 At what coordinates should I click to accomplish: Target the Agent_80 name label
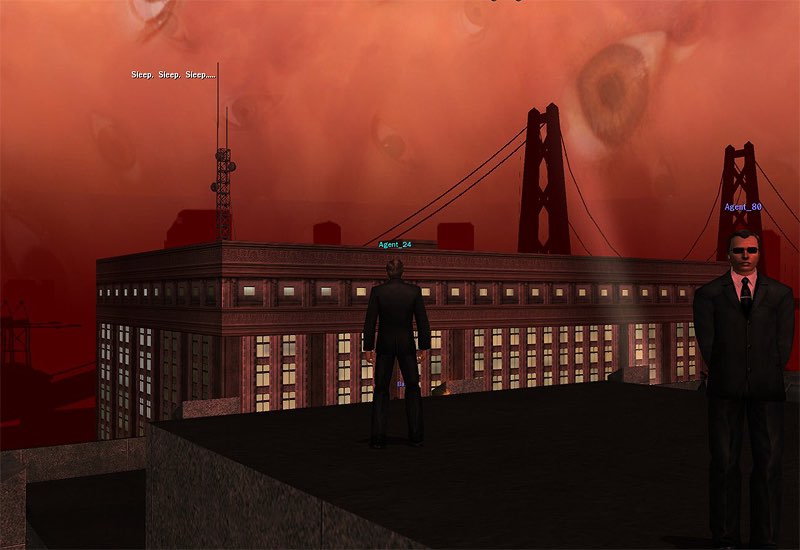tap(743, 207)
